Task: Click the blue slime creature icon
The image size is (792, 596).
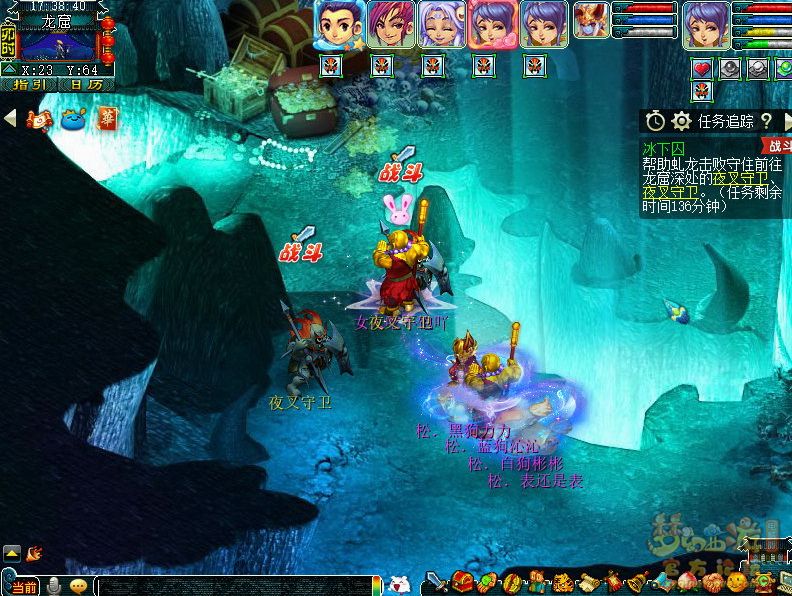Action: point(73,119)
